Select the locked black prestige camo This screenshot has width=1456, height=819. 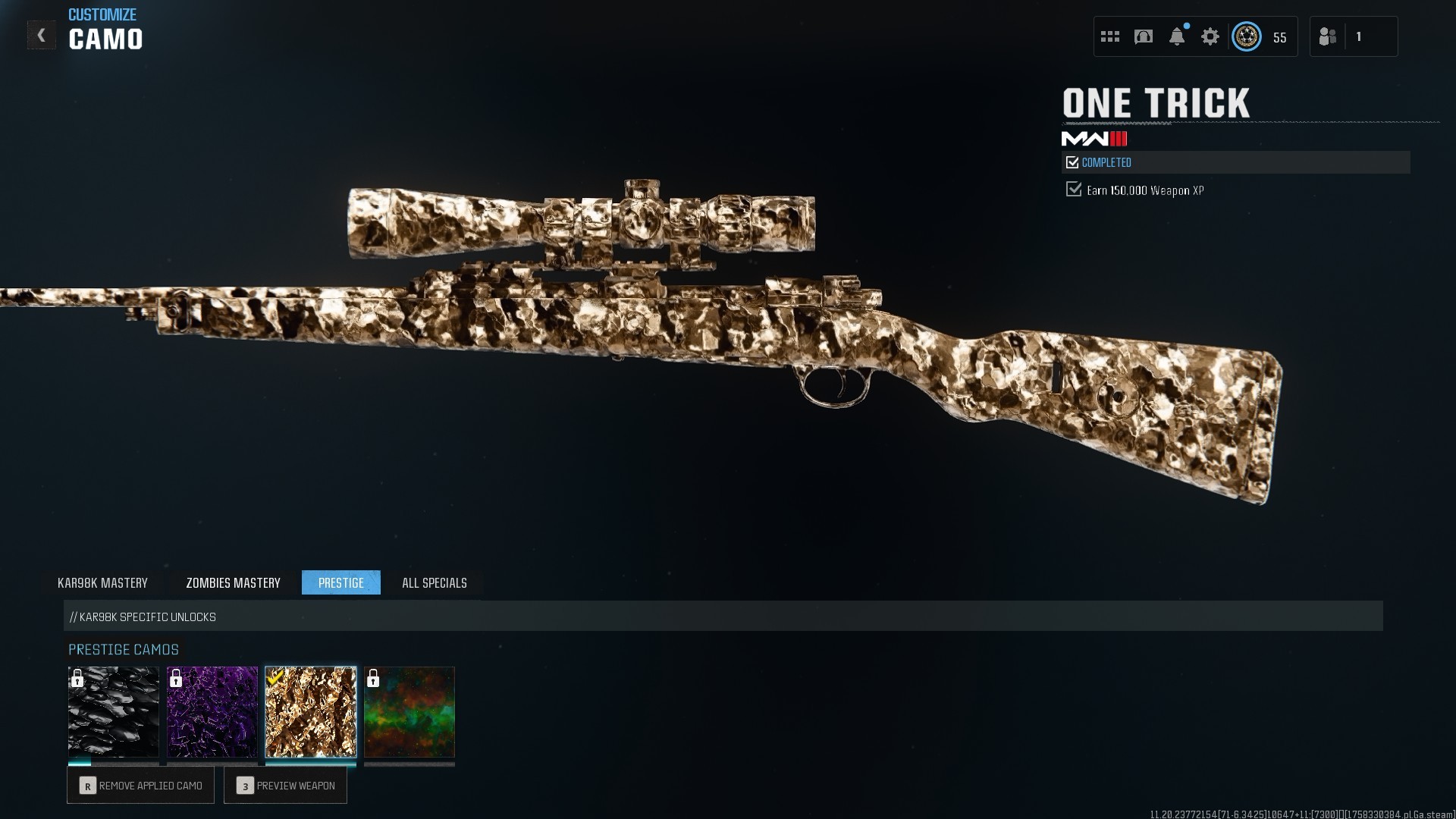(114, 712)
